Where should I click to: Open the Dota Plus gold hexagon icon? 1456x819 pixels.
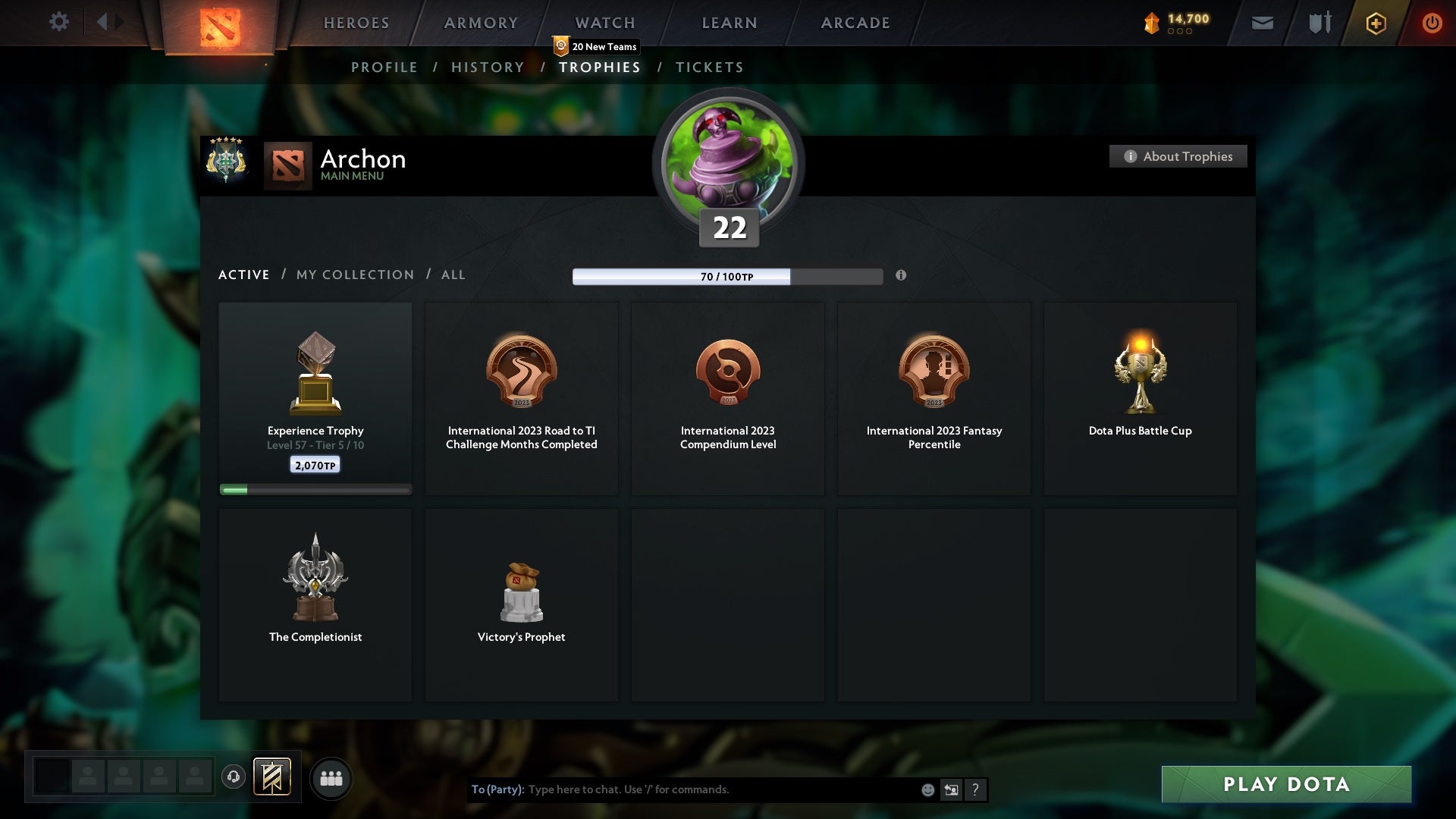click(1375, 23)
